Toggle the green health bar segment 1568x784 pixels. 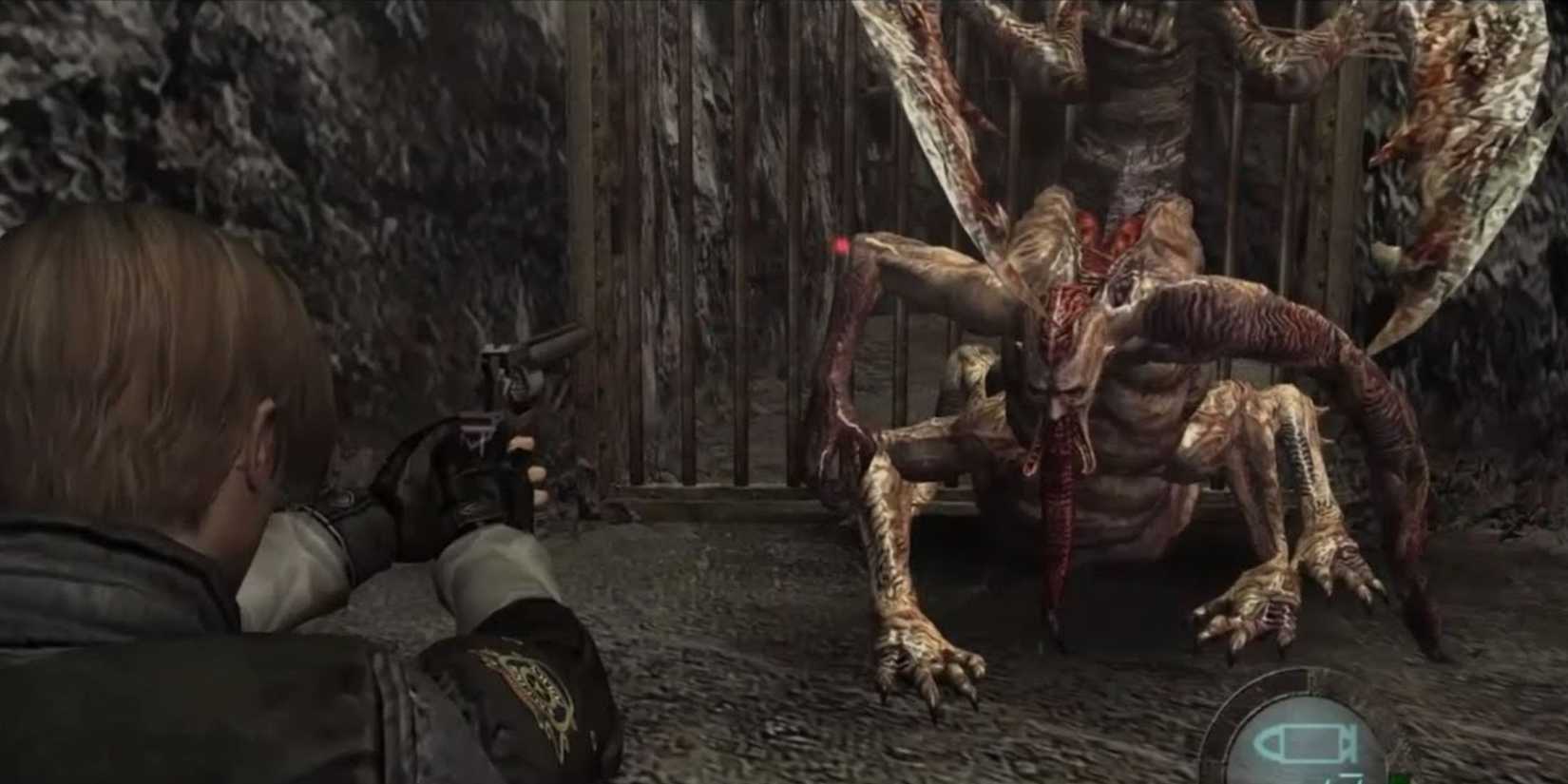tap(1397, 776)
